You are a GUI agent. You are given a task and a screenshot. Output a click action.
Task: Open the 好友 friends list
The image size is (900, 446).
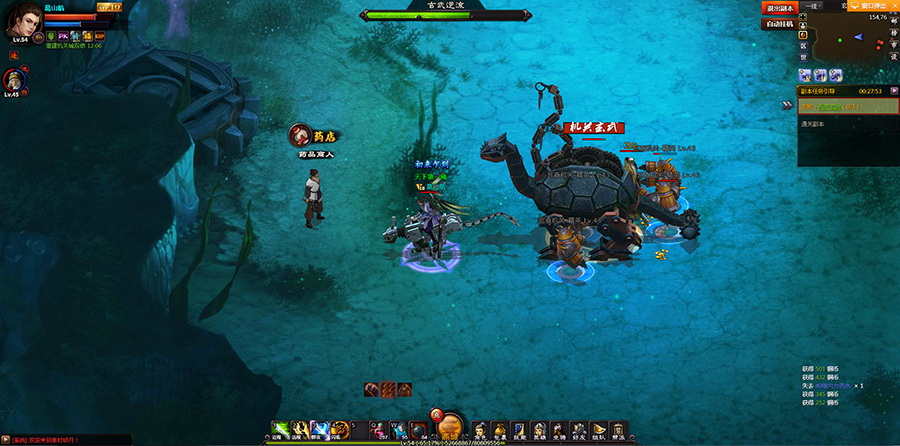tap(578, 431)
